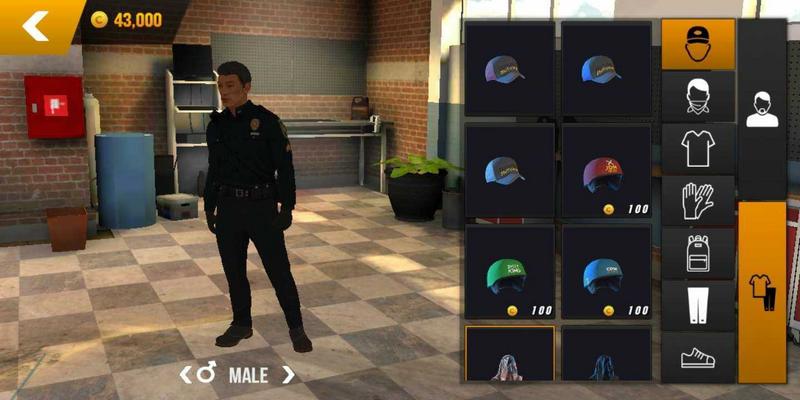Open the headwear category tab
Viewport: 800px width, 400px height.
click(x=698, y=44)
